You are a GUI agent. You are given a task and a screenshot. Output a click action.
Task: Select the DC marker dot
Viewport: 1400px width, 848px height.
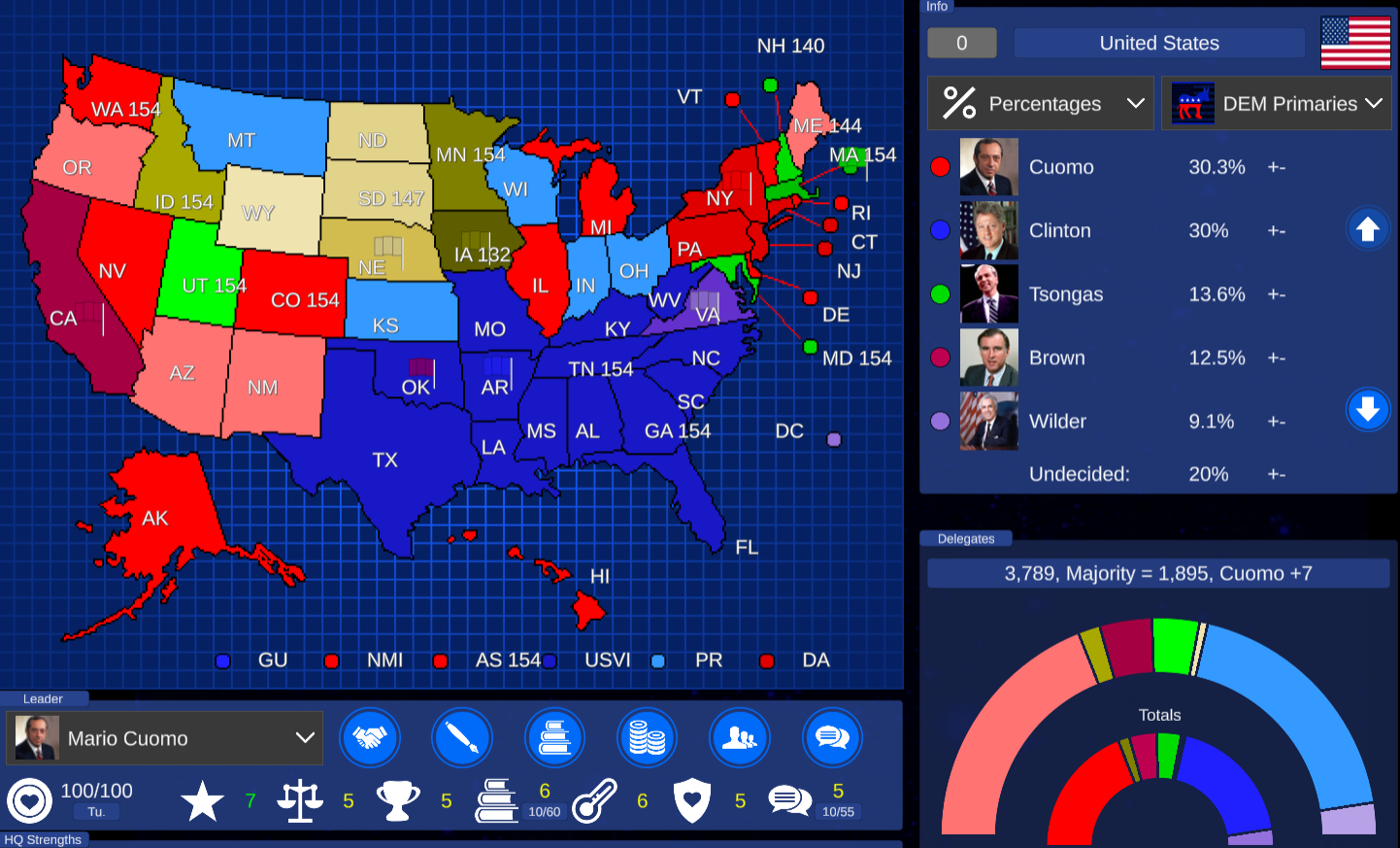[833, 439]
